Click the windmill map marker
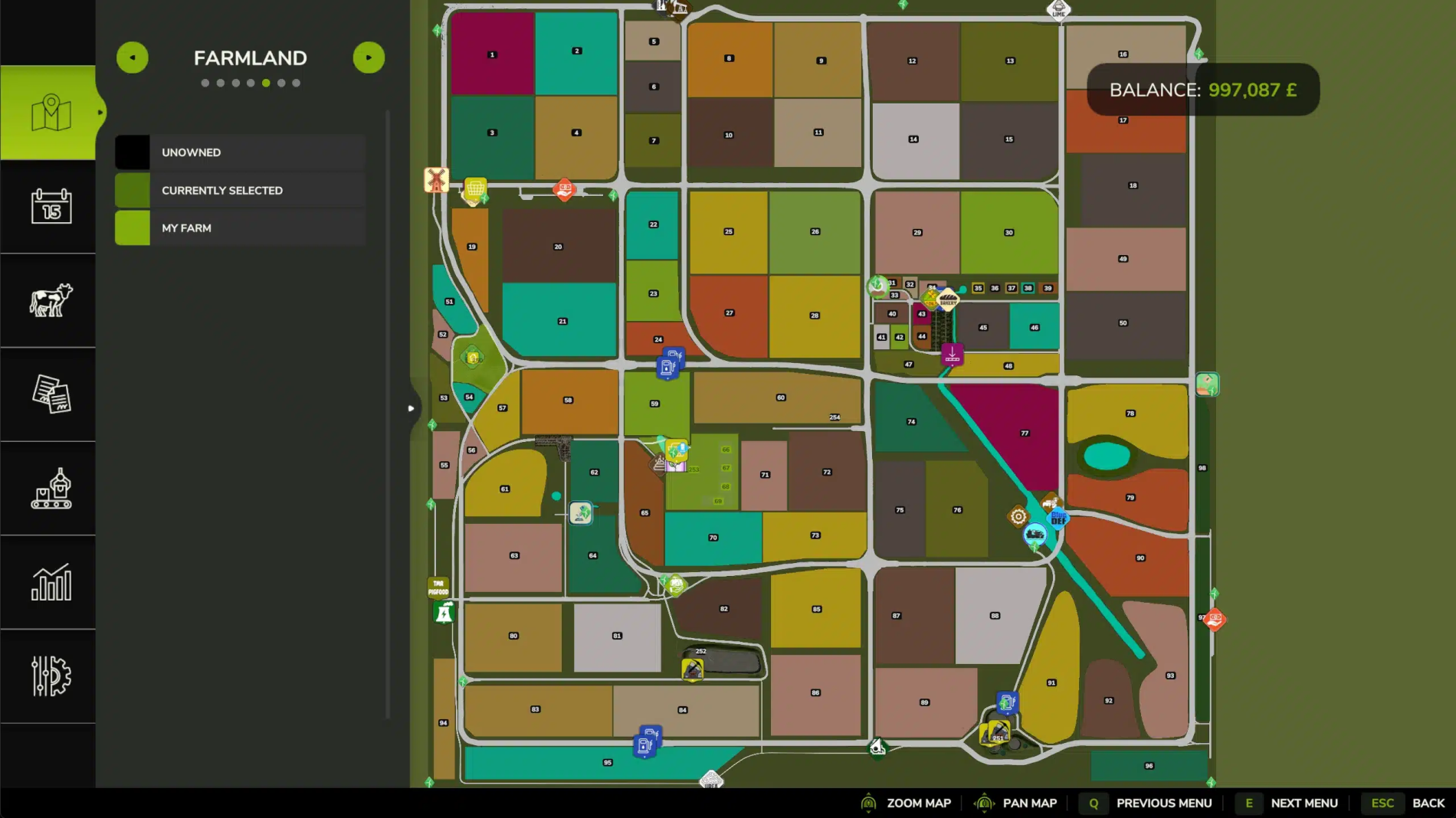Image resolution: width=1456 pixels, height=818 pixels. pyautogui.click(x=436, y=180)
